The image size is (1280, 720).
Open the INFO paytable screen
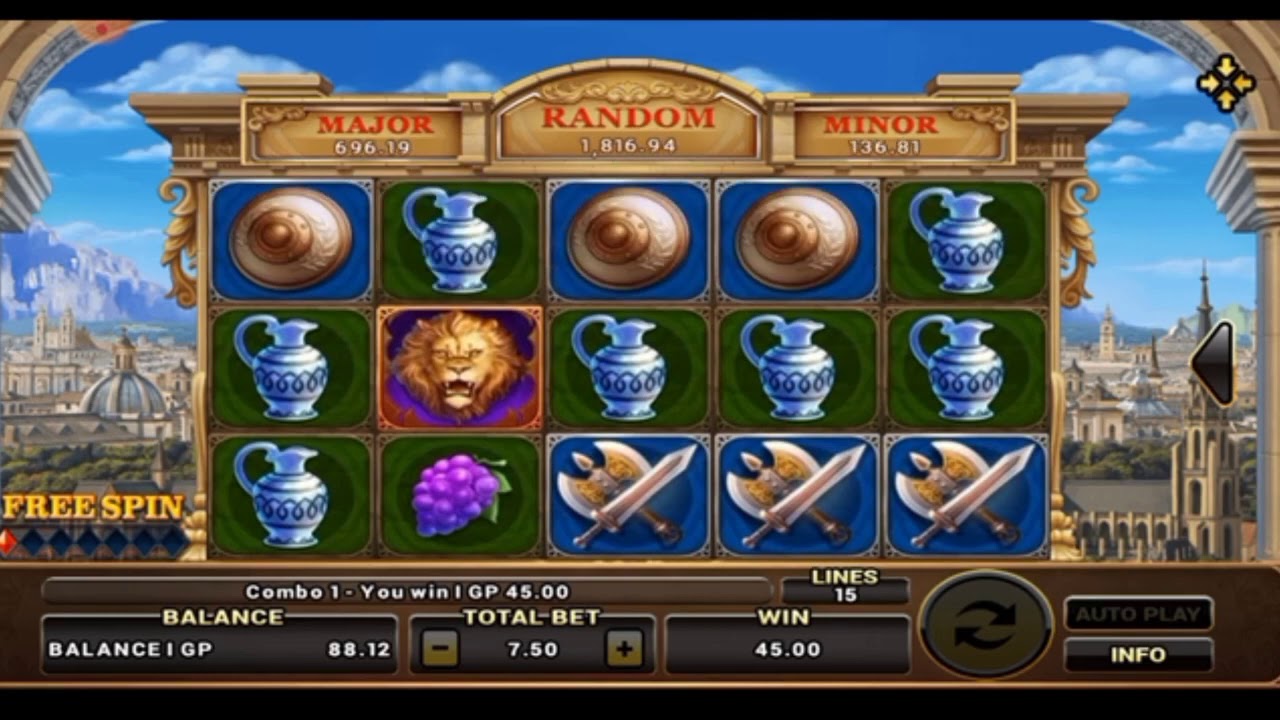pyautogui.click(x=1140, y=656)
